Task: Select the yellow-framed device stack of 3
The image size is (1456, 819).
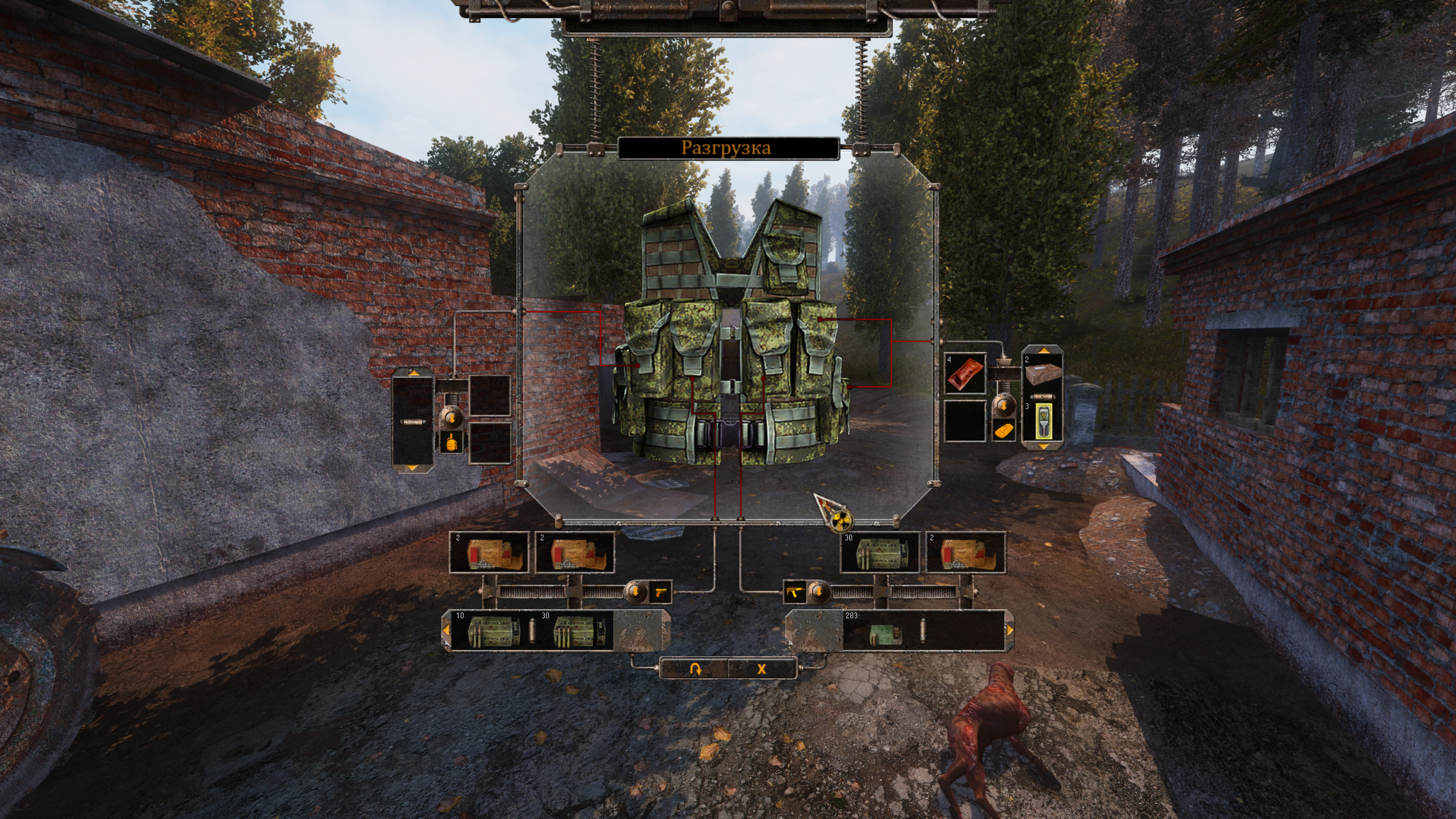Action: [x=1043, y=421]
